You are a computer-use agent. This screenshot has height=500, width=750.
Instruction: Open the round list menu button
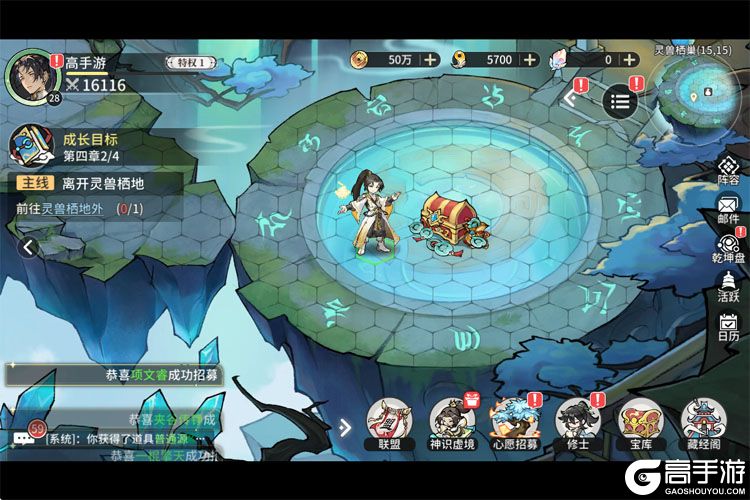point(620,100)
